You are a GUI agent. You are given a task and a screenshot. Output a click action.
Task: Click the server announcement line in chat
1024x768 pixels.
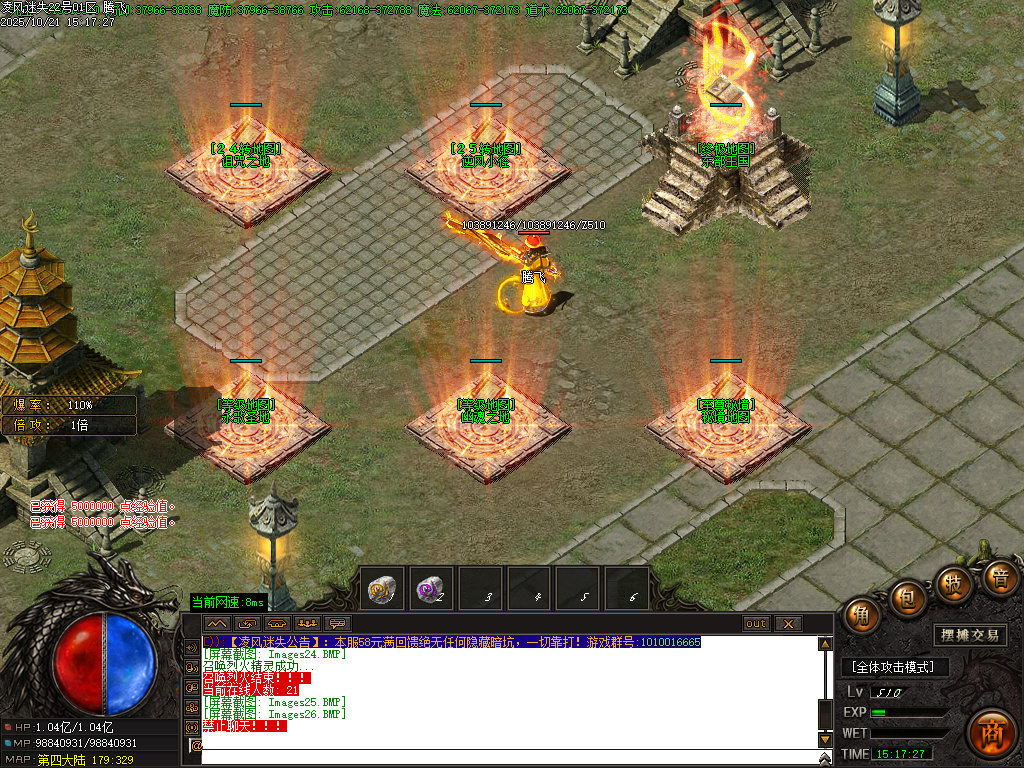click(460, 642)
